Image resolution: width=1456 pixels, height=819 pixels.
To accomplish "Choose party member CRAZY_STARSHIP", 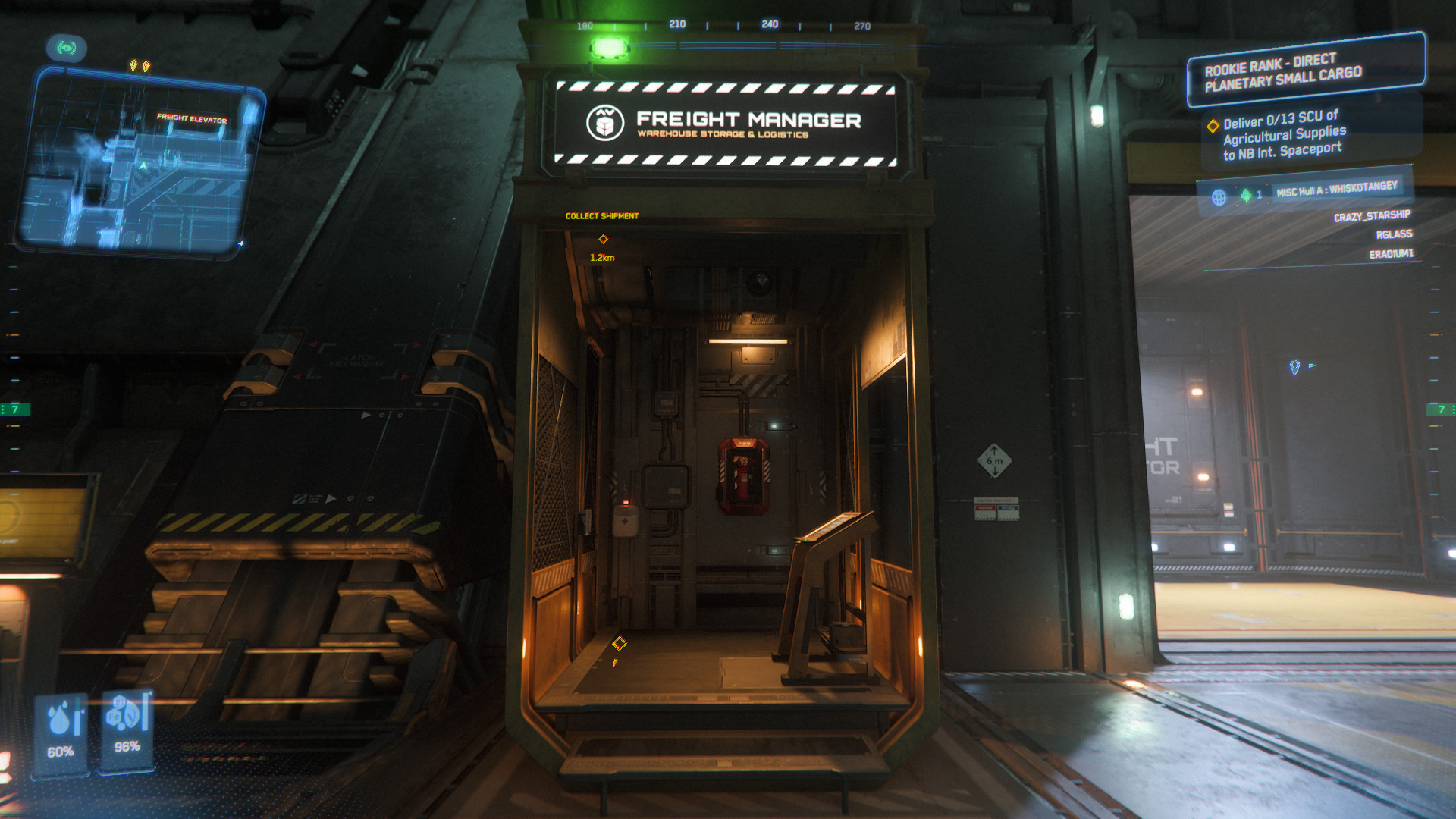I will (x=1372, y=216).
